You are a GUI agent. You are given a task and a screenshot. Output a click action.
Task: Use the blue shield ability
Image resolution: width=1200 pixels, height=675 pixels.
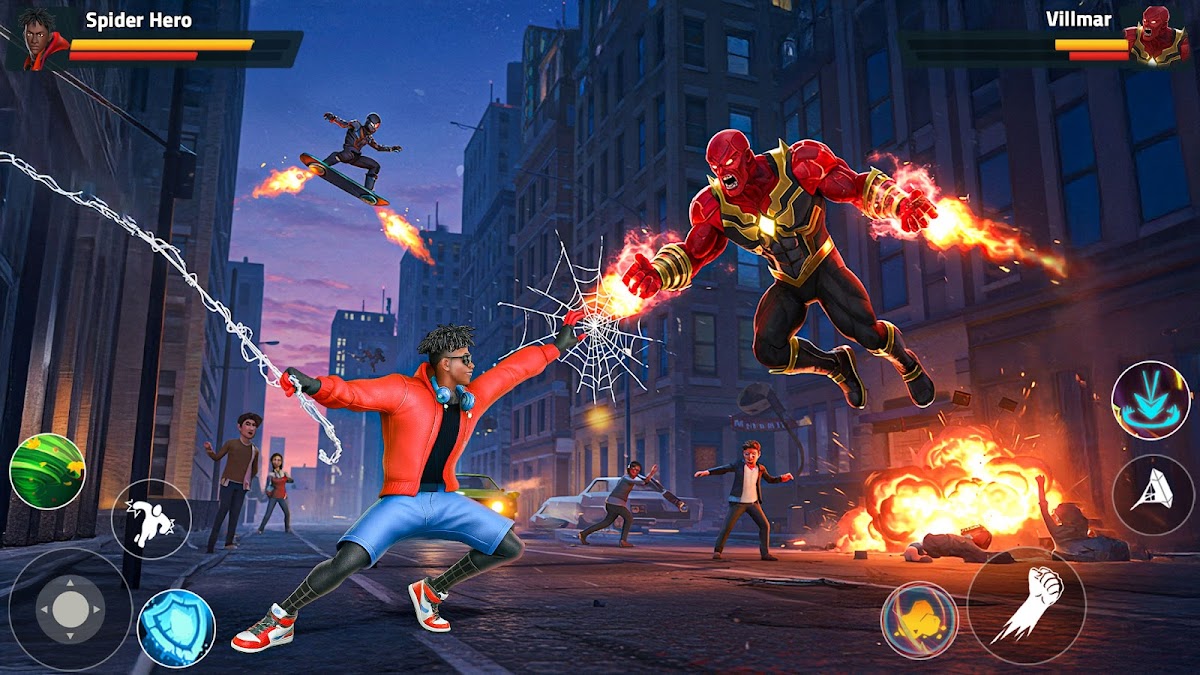click(x=176, y=628)
